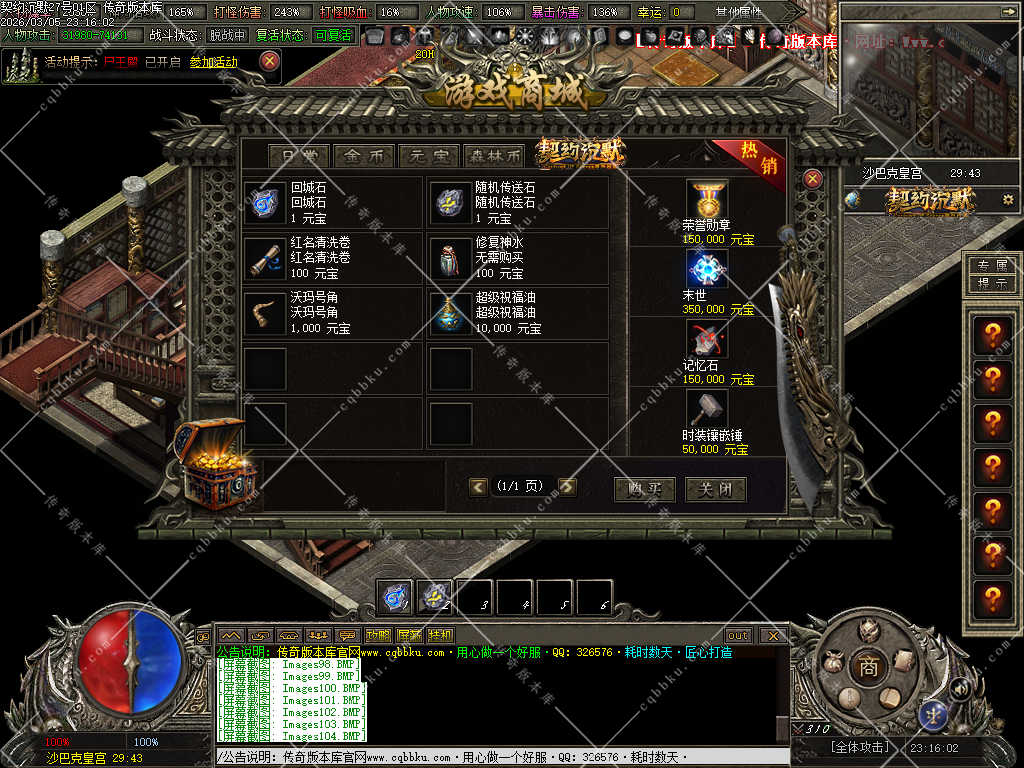Close the shop with the red X
Image resolution: width=1024 pixels, height=768 pixels.
[x=813, y=179]
